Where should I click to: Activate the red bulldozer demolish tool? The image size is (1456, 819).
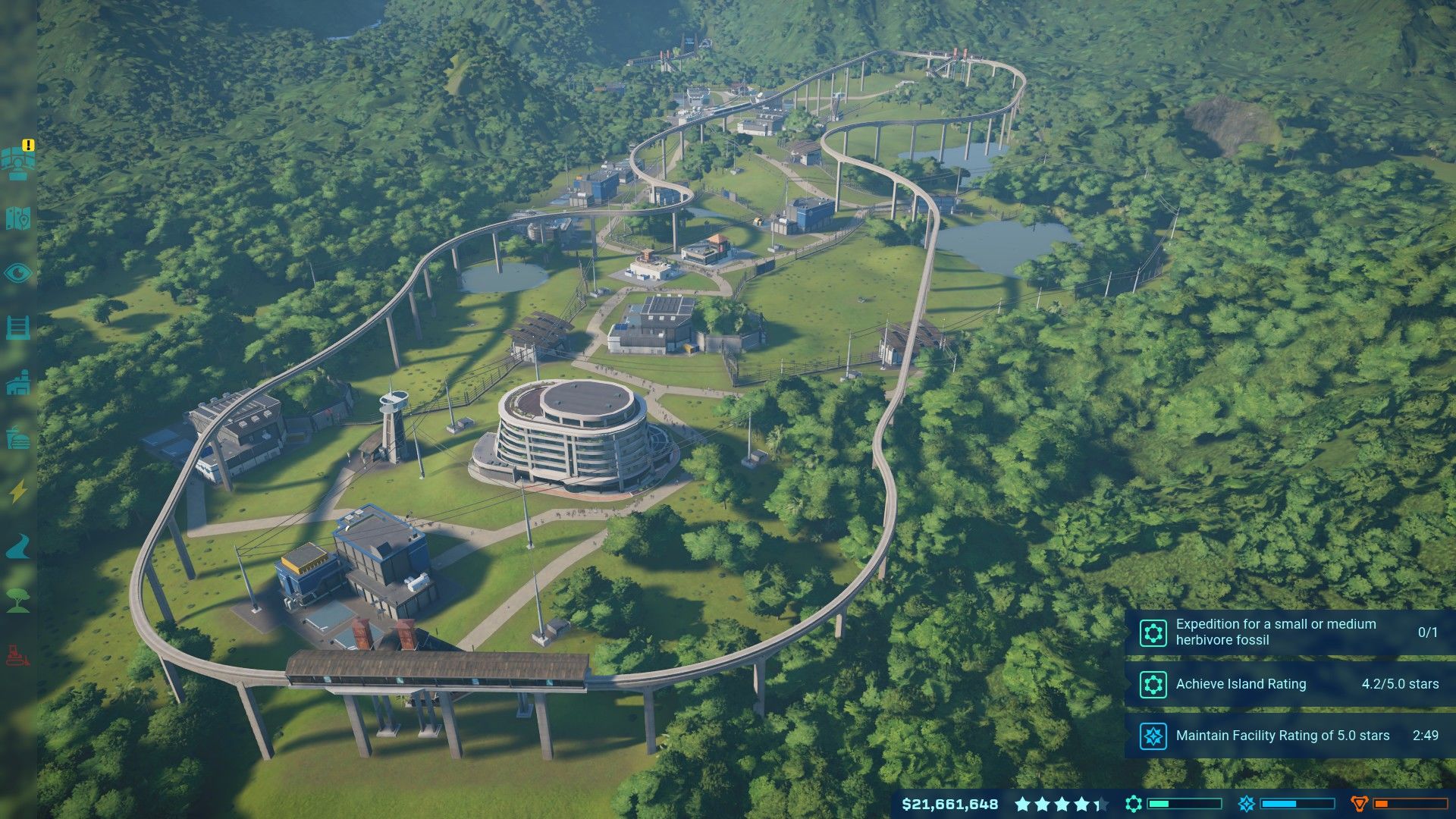tap(18, 654)
